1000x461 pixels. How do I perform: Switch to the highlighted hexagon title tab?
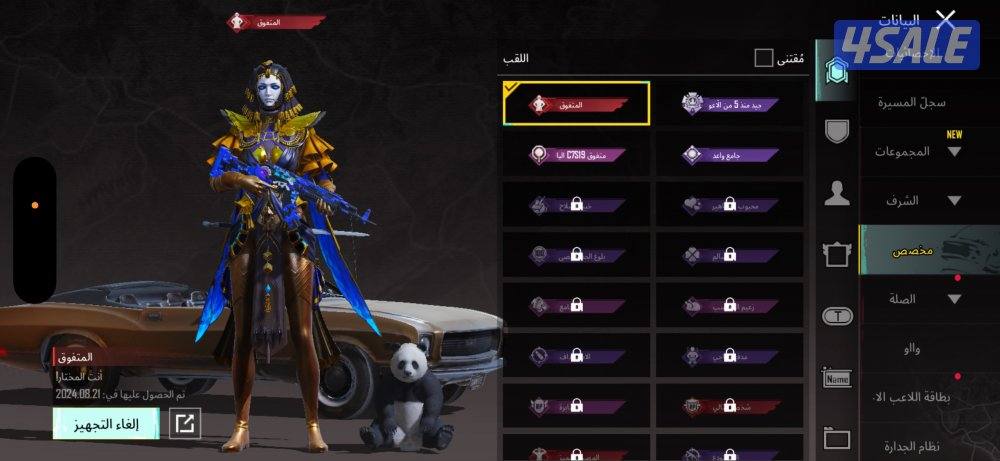point(836,70)
